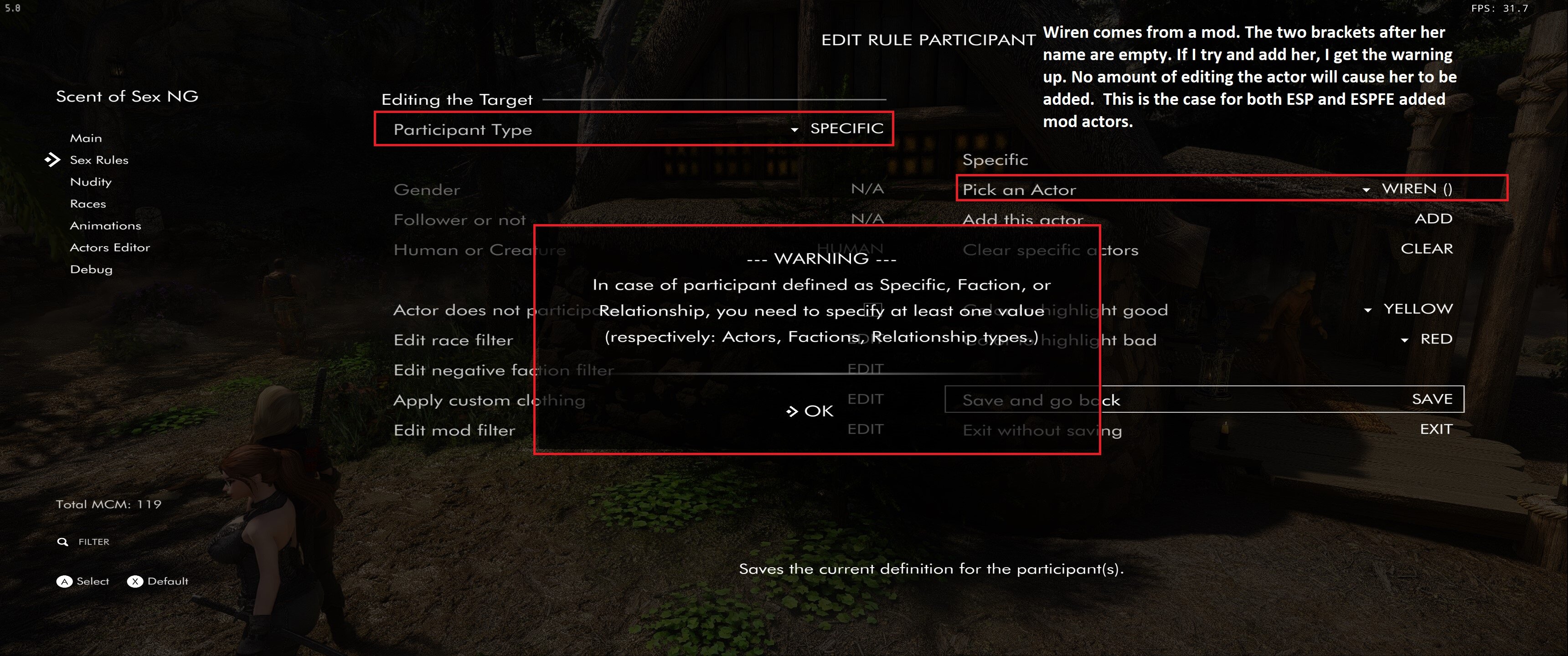This screenshot has width=1568, height=656.
Task: Click ADD to add this actor
Action: [x=1434, y=218]
